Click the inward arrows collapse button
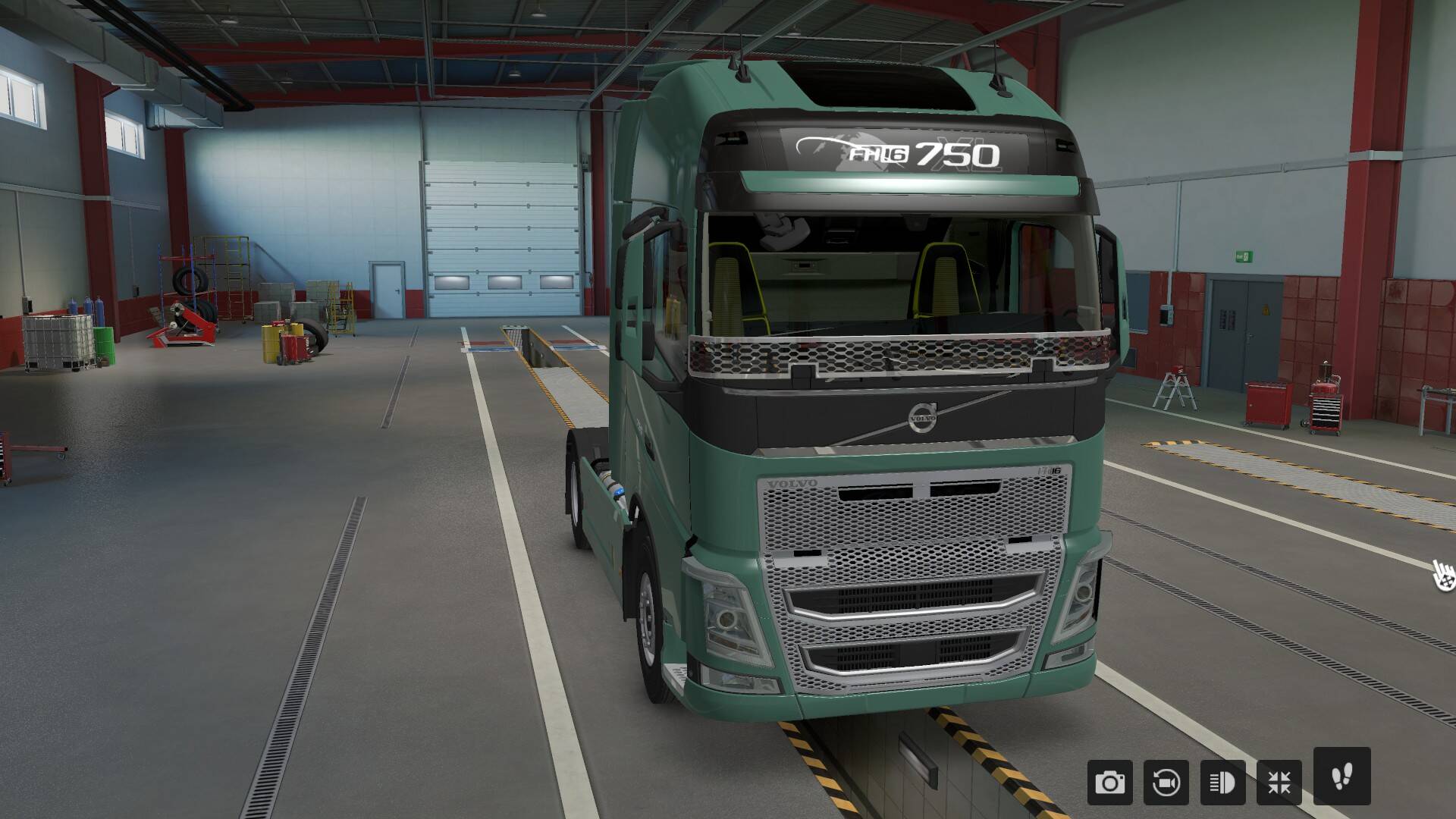The image size is (1456, 819). click(x=1279, y=782)
